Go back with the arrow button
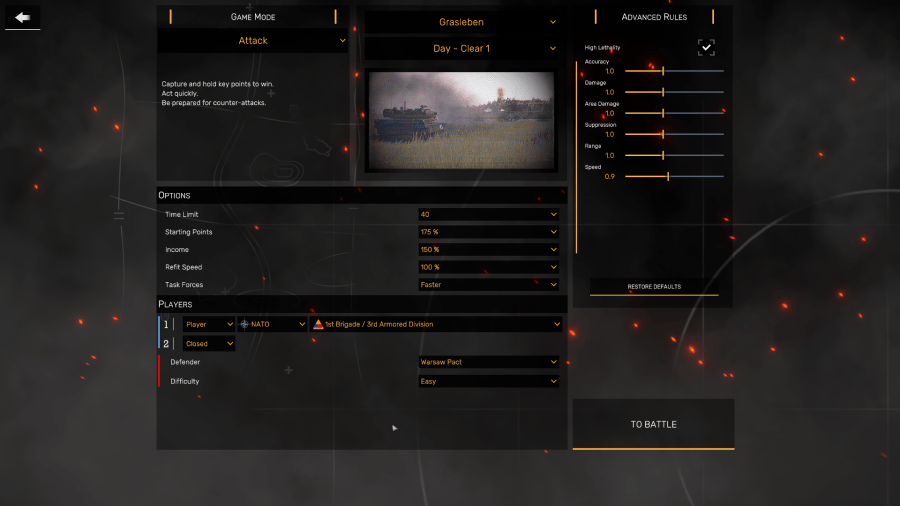Screen dimensions: 900x506 tap(22, 17)
